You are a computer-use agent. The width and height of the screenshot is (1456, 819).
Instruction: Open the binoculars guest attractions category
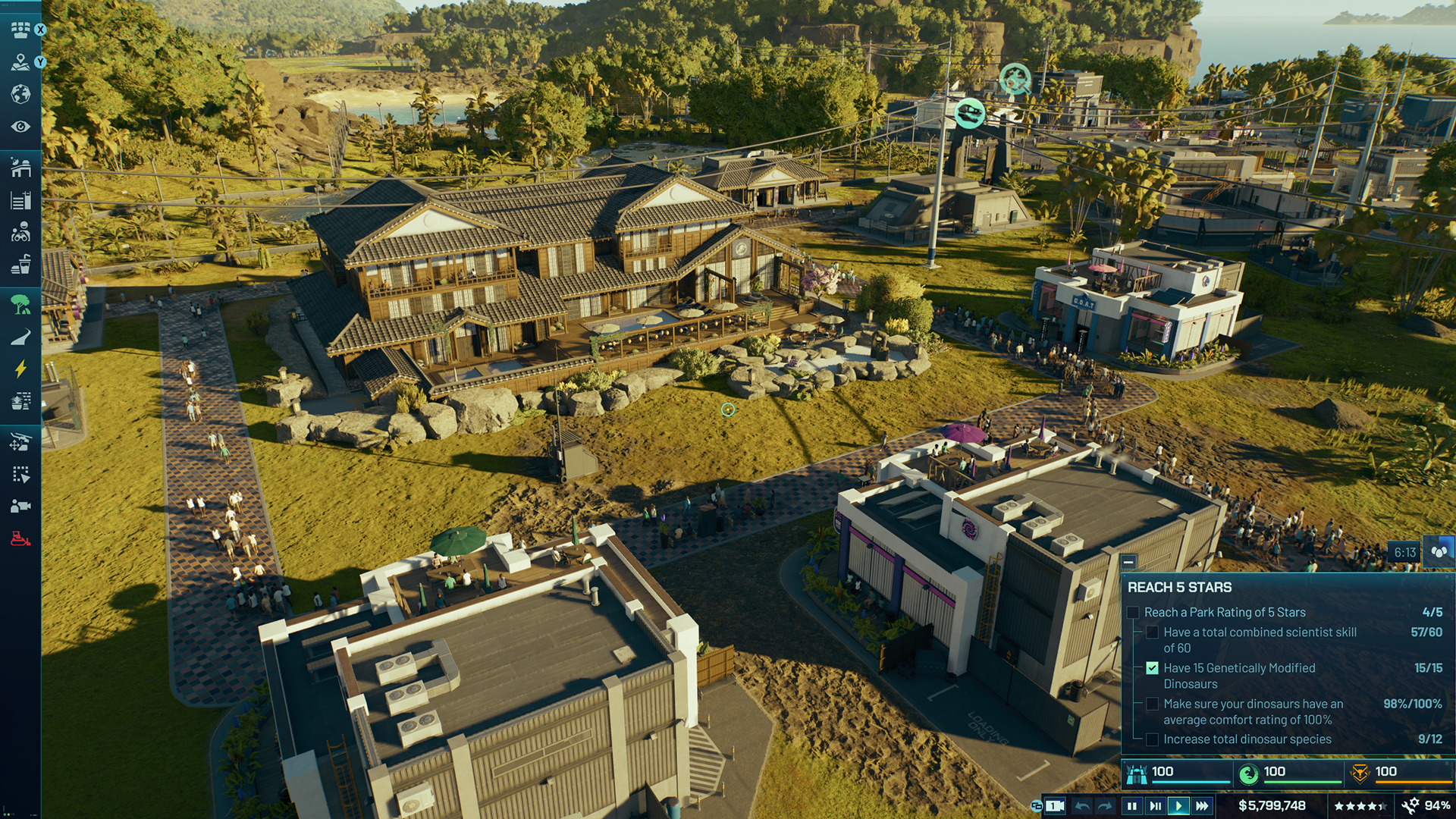(x=20, y=232)
